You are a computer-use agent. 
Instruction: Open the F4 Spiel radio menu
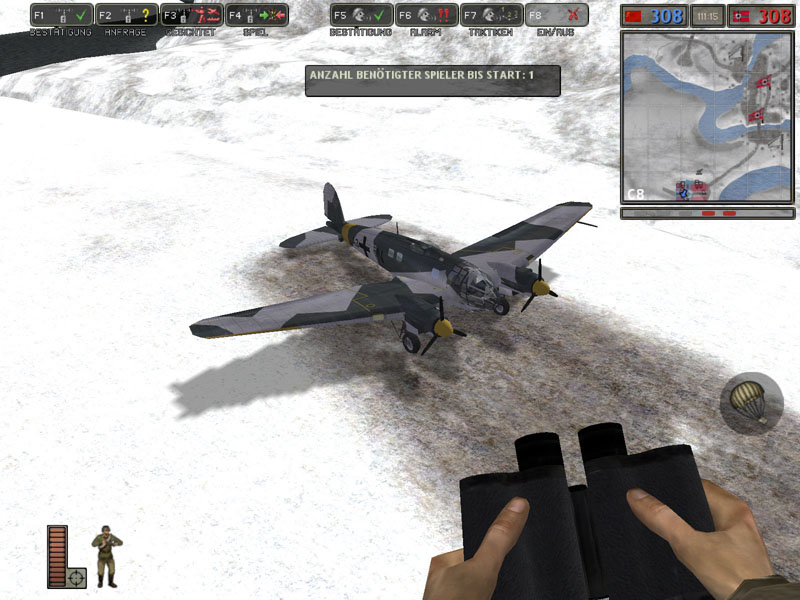click(x=257, y=15)
